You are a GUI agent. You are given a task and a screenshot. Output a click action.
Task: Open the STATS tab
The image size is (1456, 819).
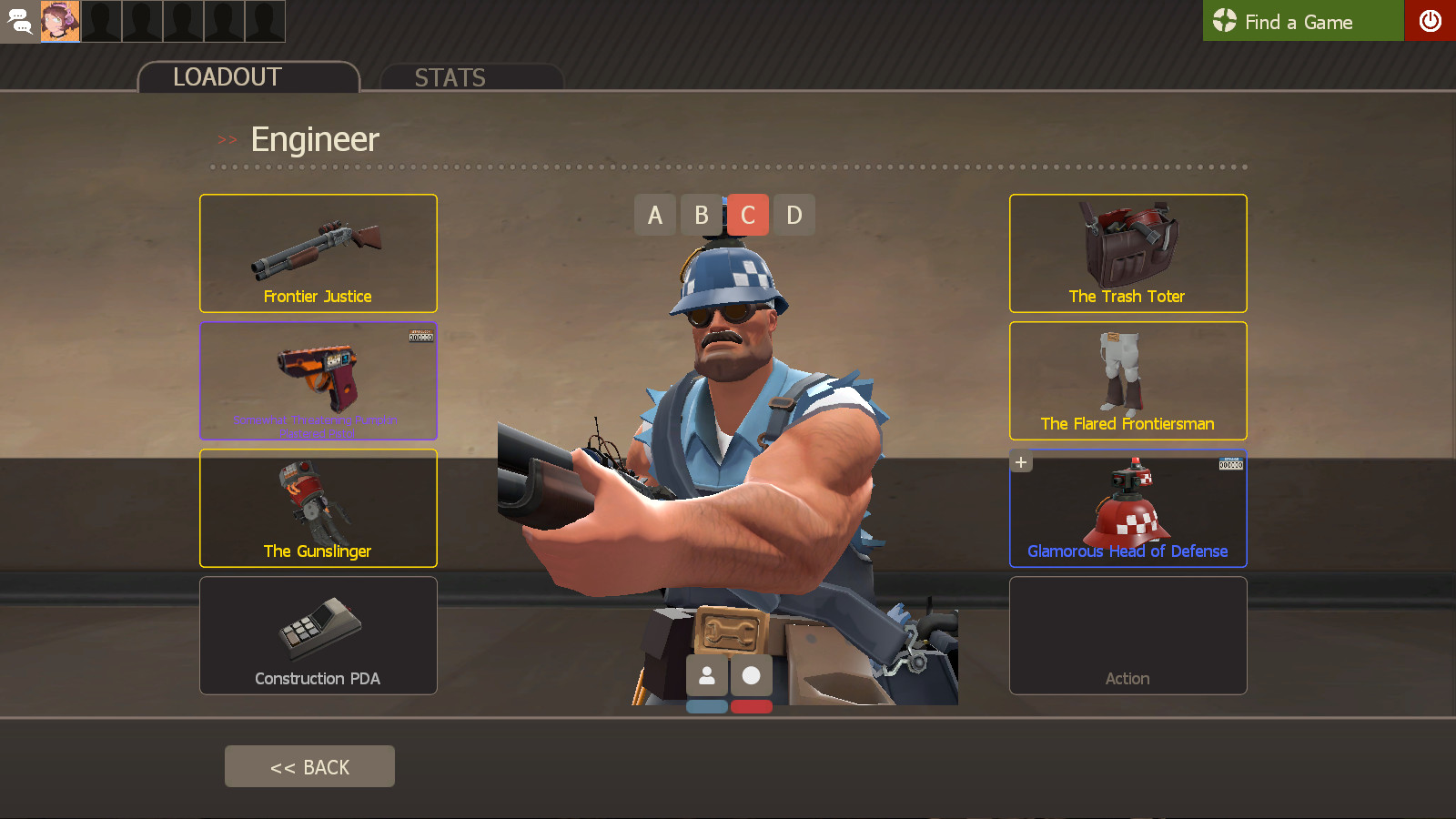pos(450,77)
